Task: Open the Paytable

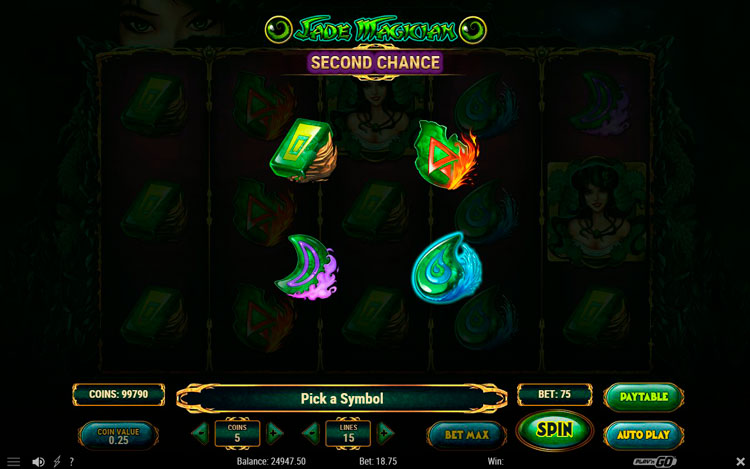Action: 644,396
